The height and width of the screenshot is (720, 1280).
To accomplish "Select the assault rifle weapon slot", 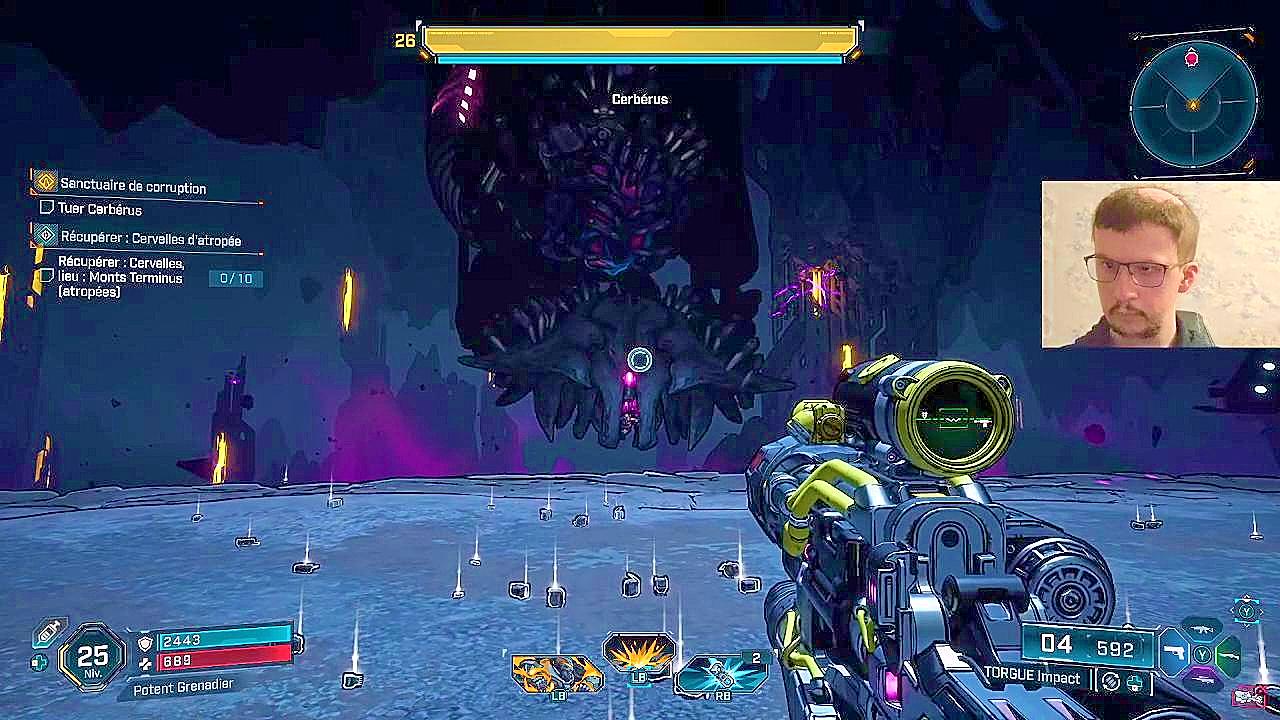I will pyautogui.click(x=1201, y=630).
